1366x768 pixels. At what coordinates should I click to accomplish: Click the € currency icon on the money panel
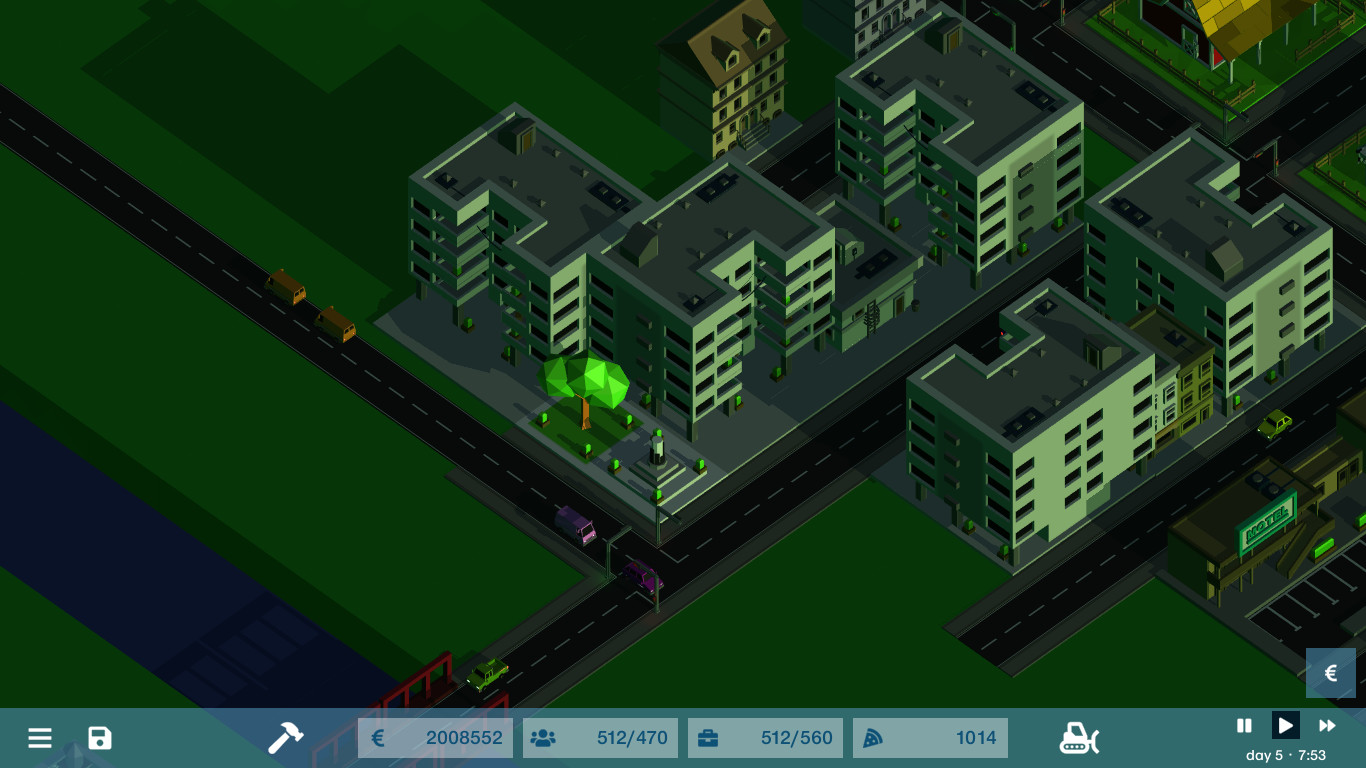[x=378, y=738]
